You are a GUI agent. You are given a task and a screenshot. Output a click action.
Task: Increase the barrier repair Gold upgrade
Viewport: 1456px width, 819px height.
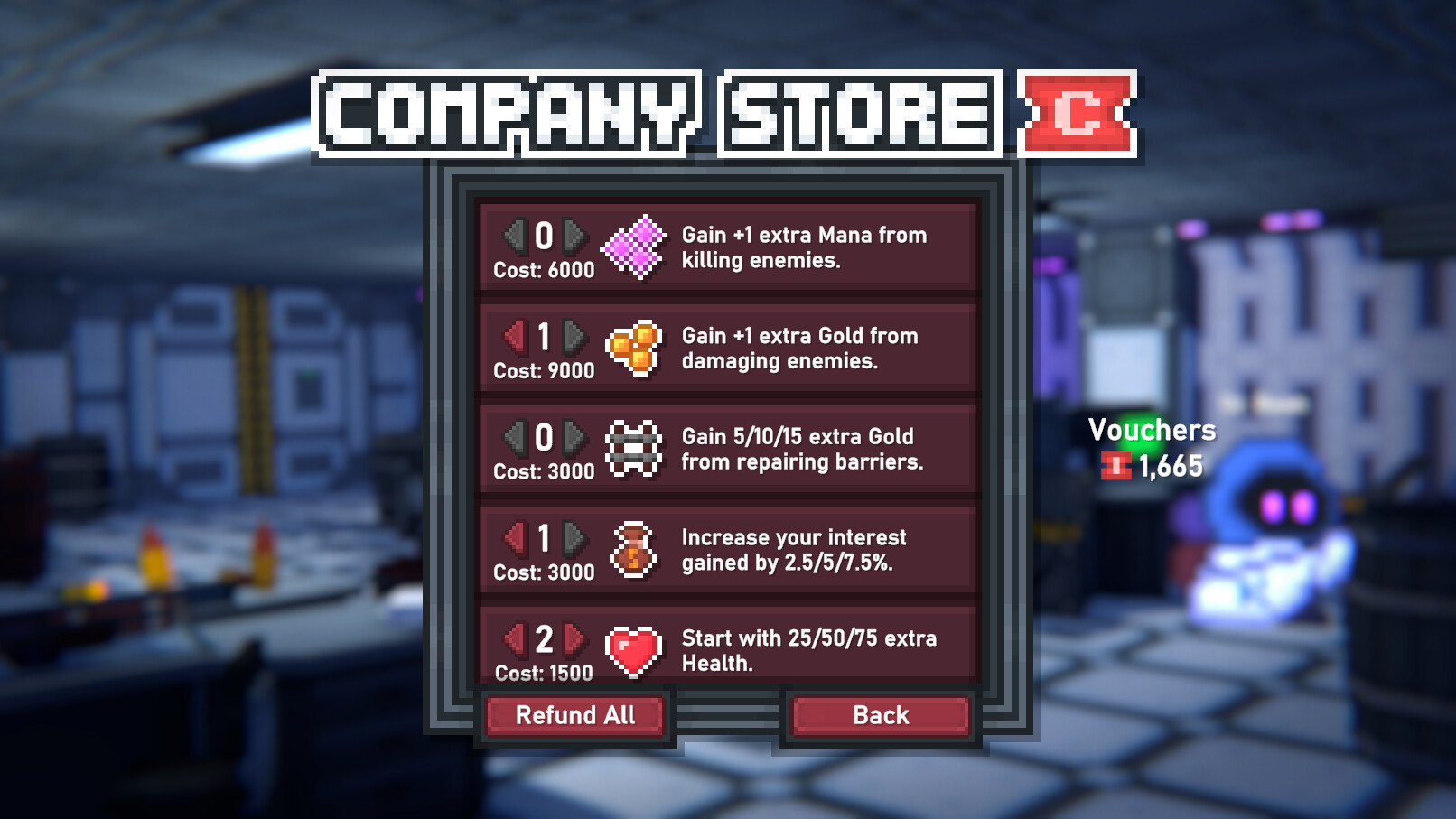pos(573,438)
